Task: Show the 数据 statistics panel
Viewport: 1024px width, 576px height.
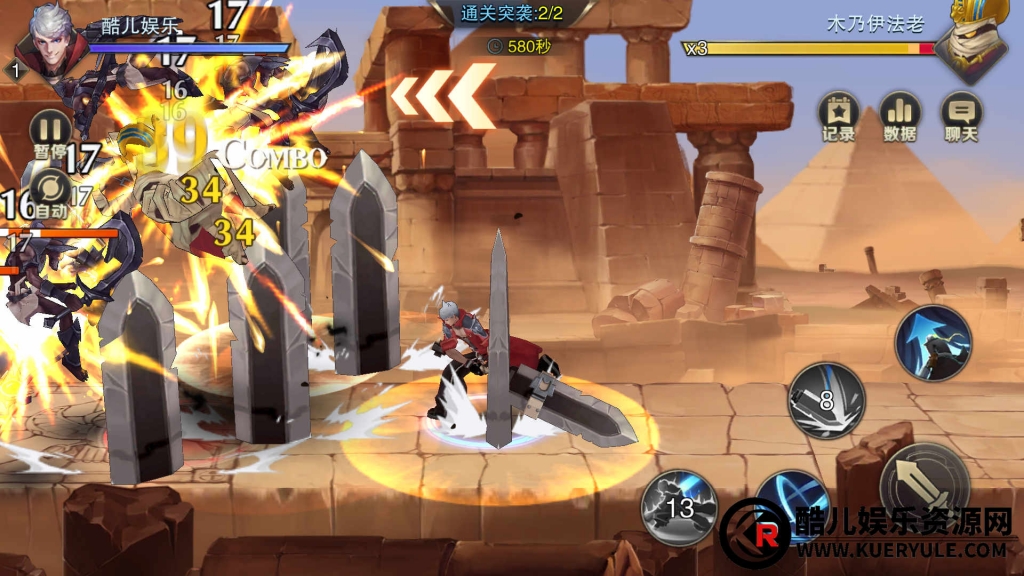Action: tap(900, 115)
